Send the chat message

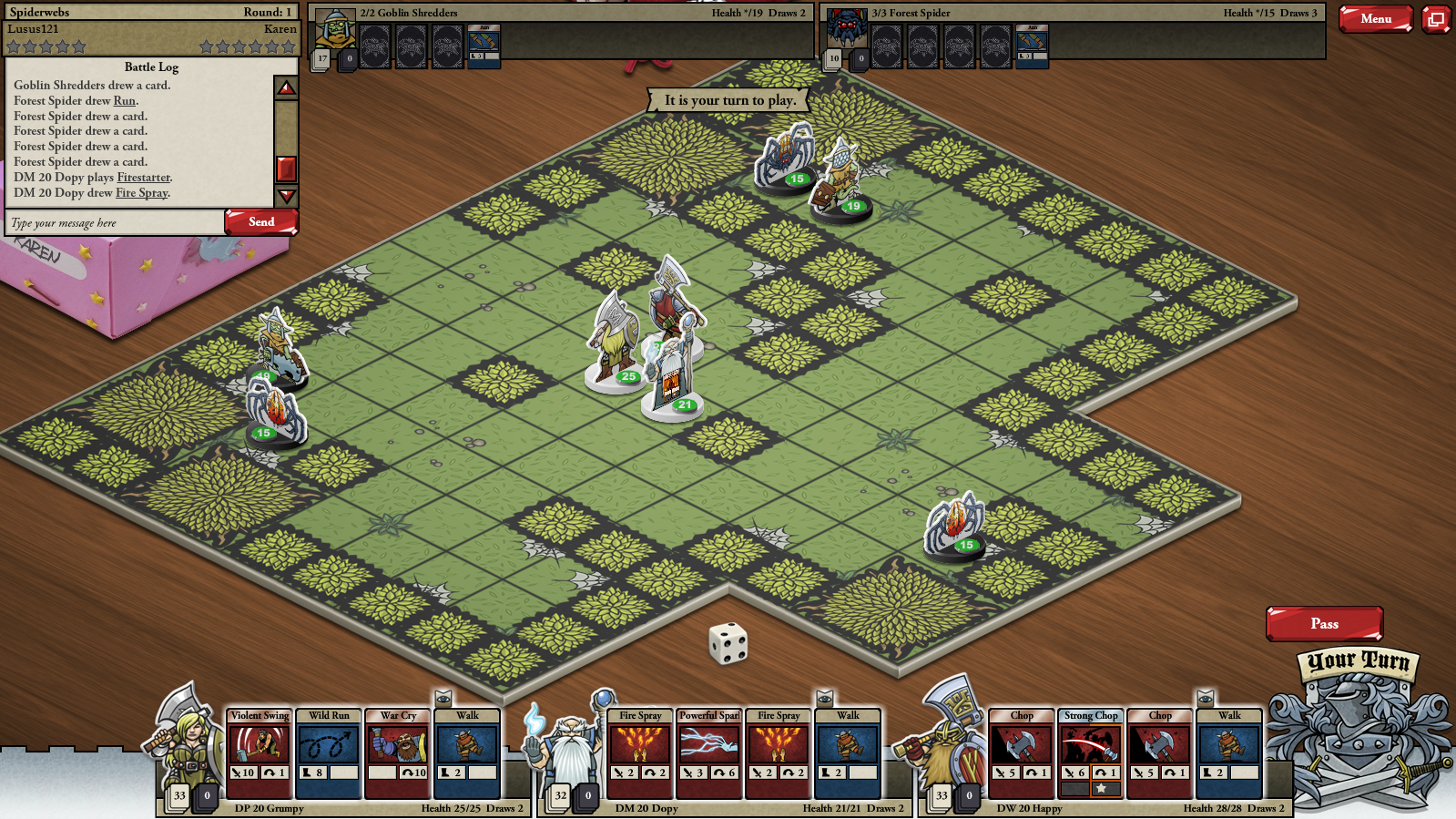pos(261,222)
